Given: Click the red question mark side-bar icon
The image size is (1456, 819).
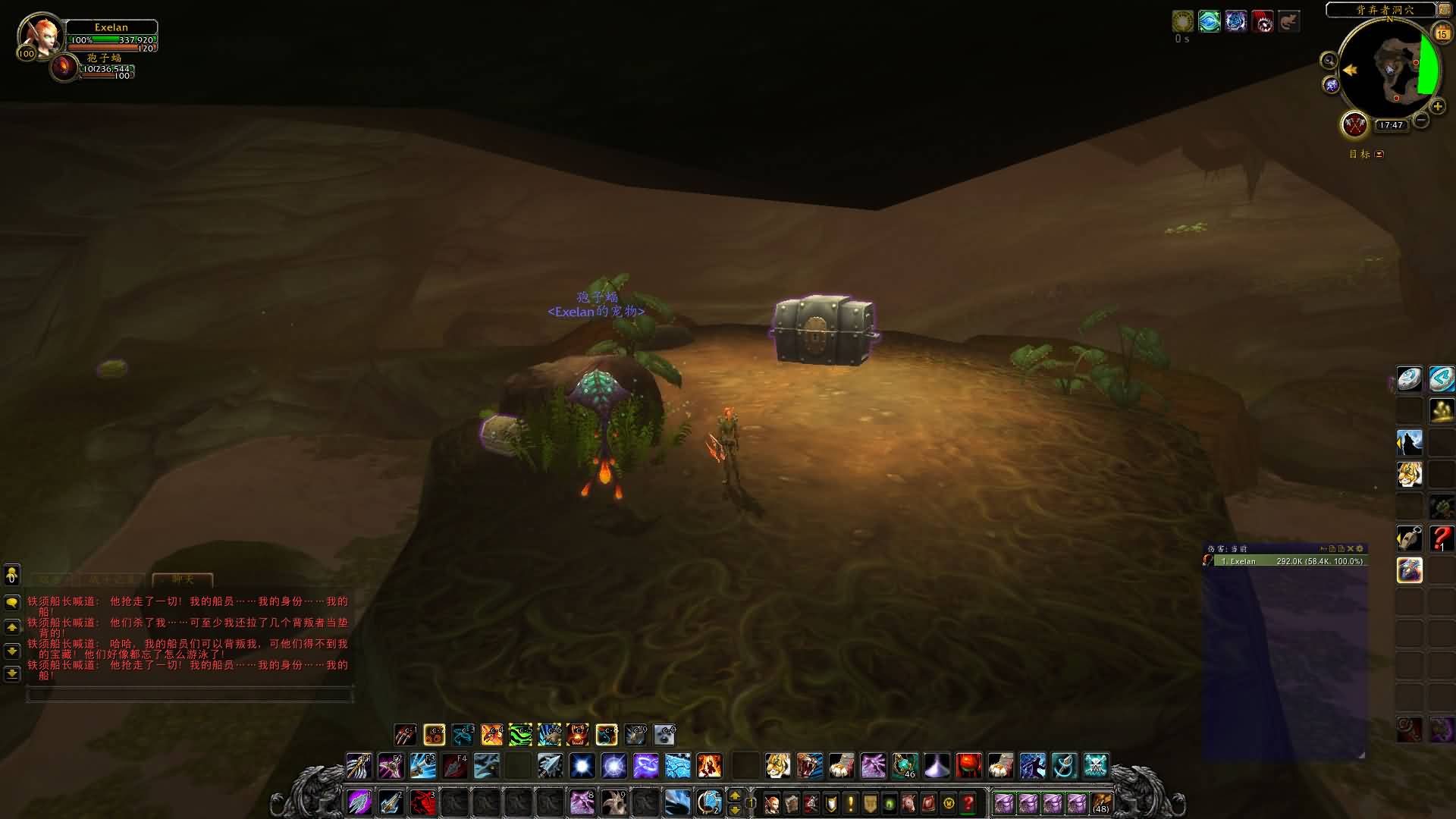Looking at the screenshot, I should click(x=1441, y=538).
